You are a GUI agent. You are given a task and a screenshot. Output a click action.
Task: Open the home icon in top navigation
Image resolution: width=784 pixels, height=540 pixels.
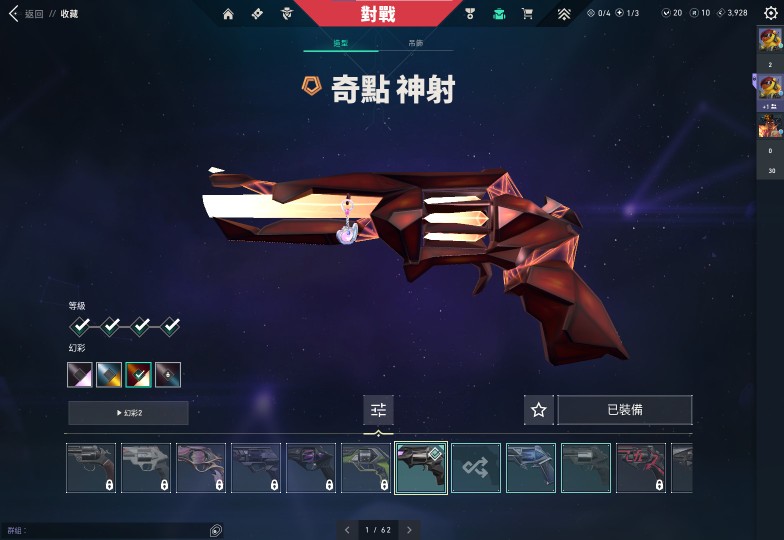228,14
